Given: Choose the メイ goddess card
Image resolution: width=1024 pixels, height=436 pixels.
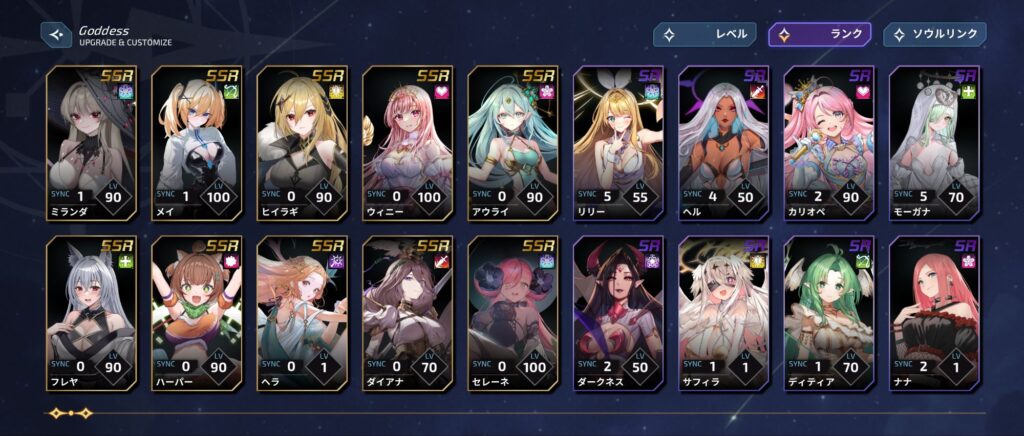Looking at the screenshot, I should point(196,140).
